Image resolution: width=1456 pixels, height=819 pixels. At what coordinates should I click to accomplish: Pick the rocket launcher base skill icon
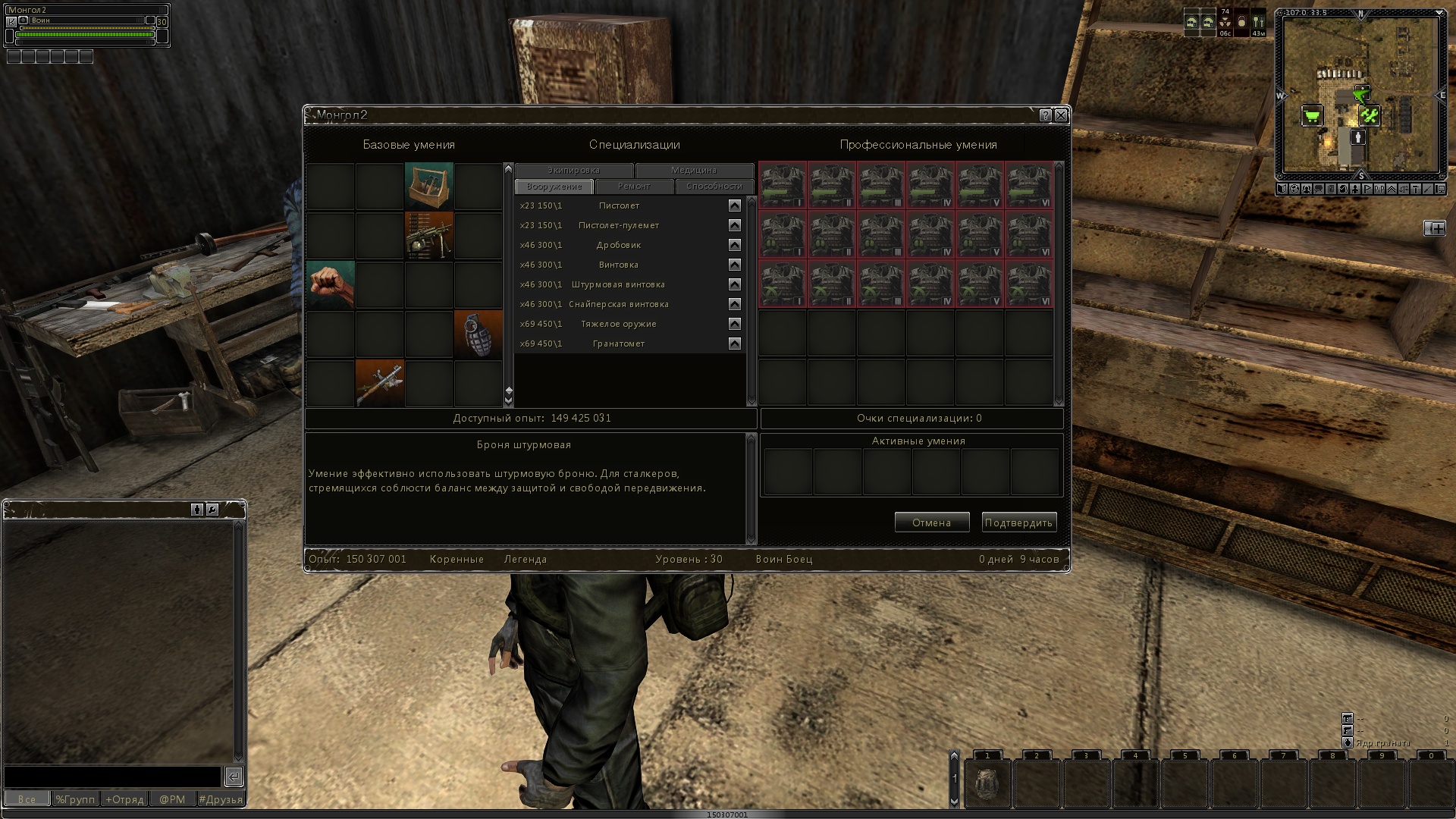[x=380, y=383]
